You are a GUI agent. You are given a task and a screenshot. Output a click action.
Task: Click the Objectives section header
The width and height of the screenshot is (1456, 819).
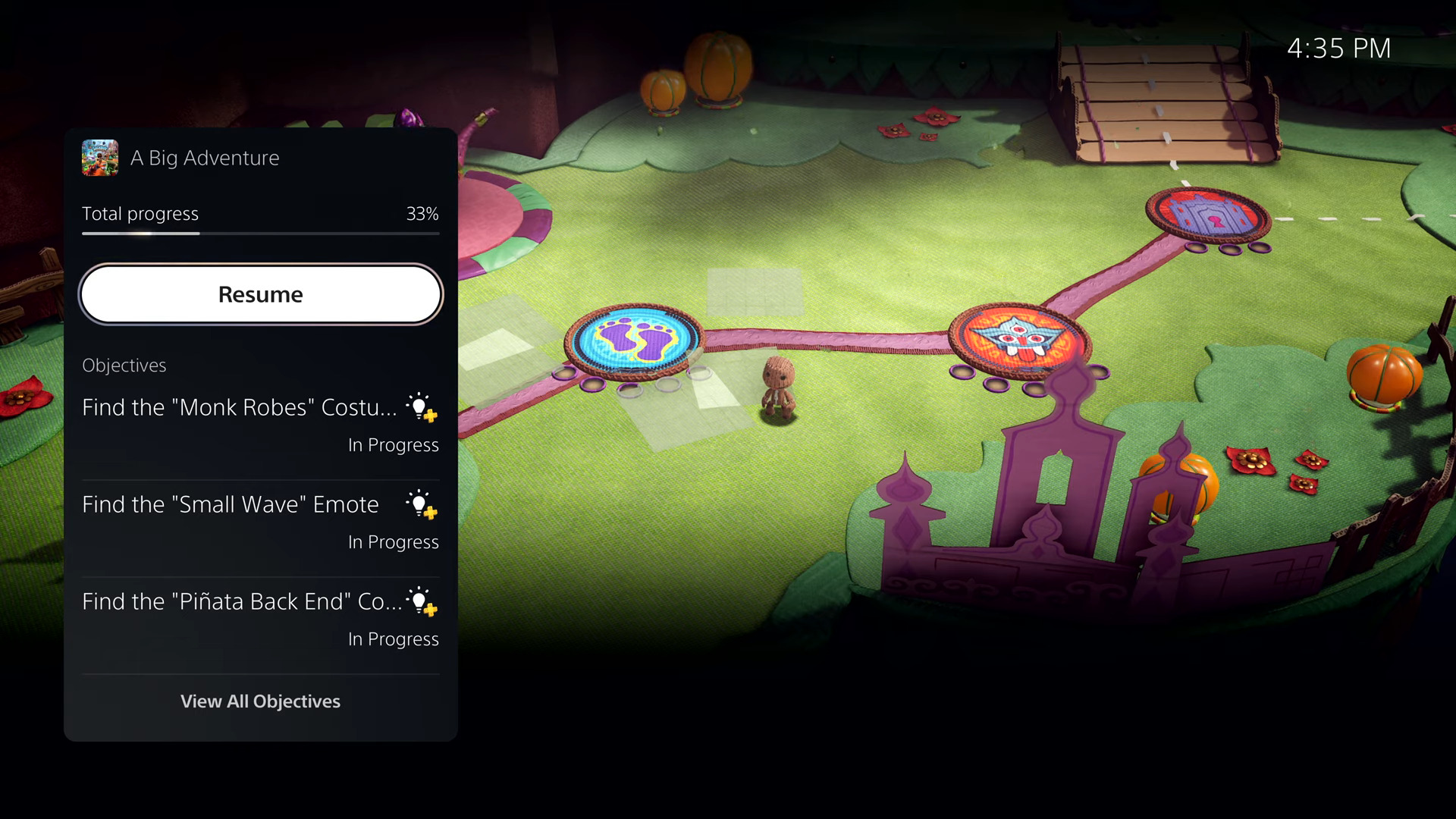point(124,365)
